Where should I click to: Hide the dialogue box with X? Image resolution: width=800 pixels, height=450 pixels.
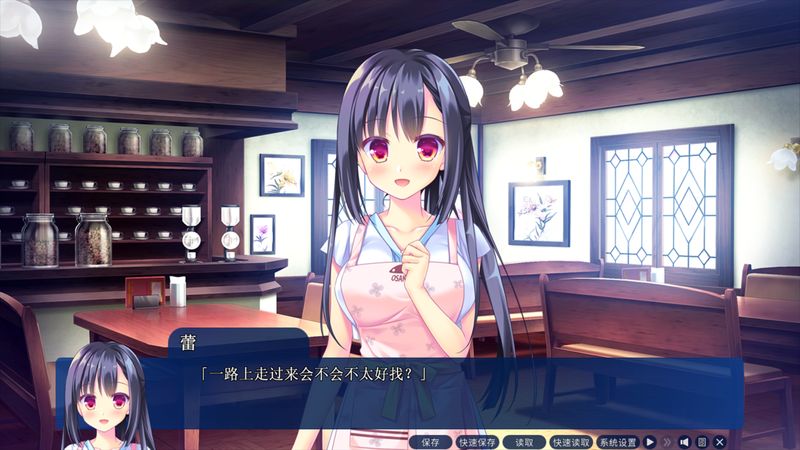coord(719,442)
